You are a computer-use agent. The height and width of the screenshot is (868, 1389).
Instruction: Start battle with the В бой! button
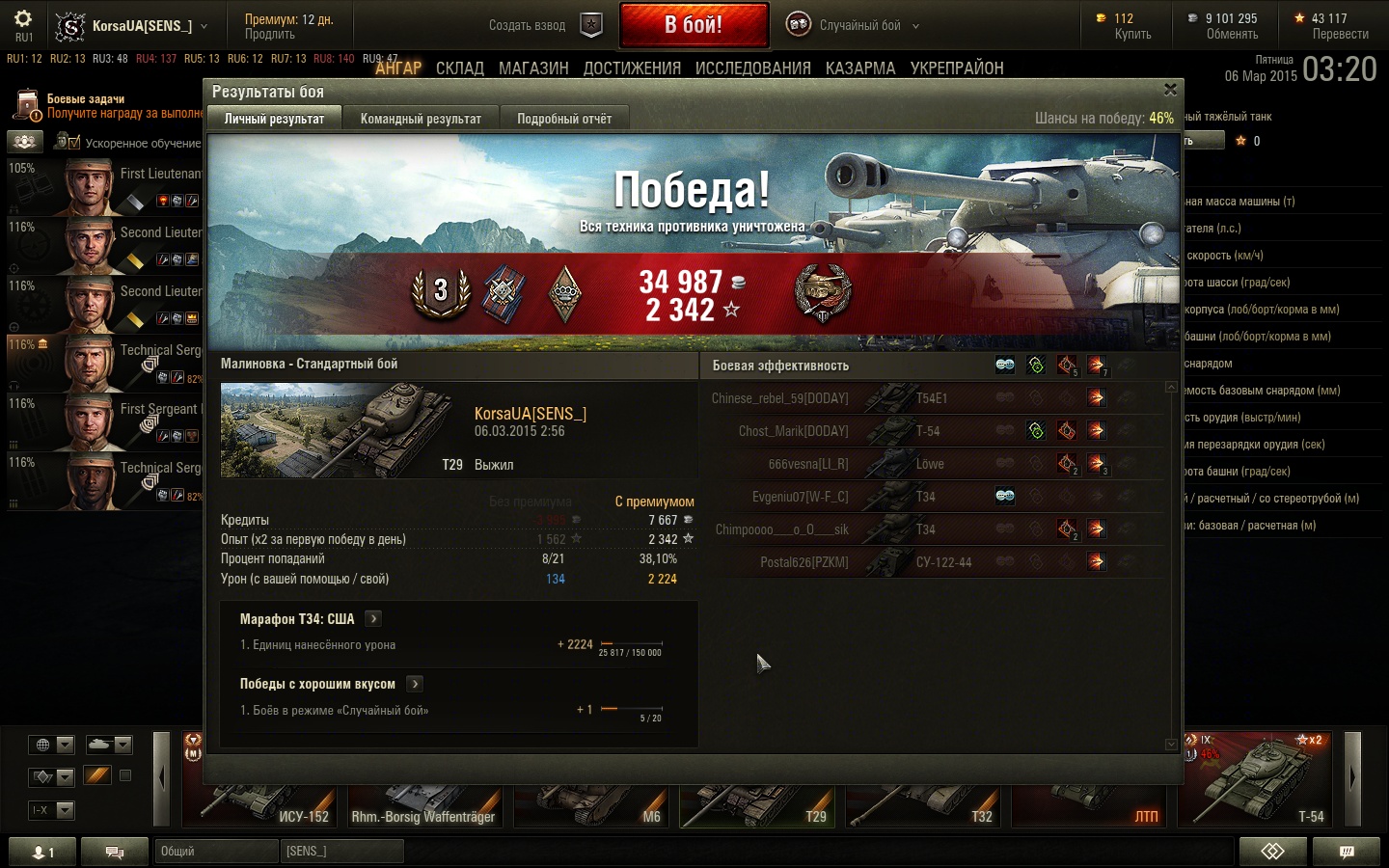click(x=694, y=25)
